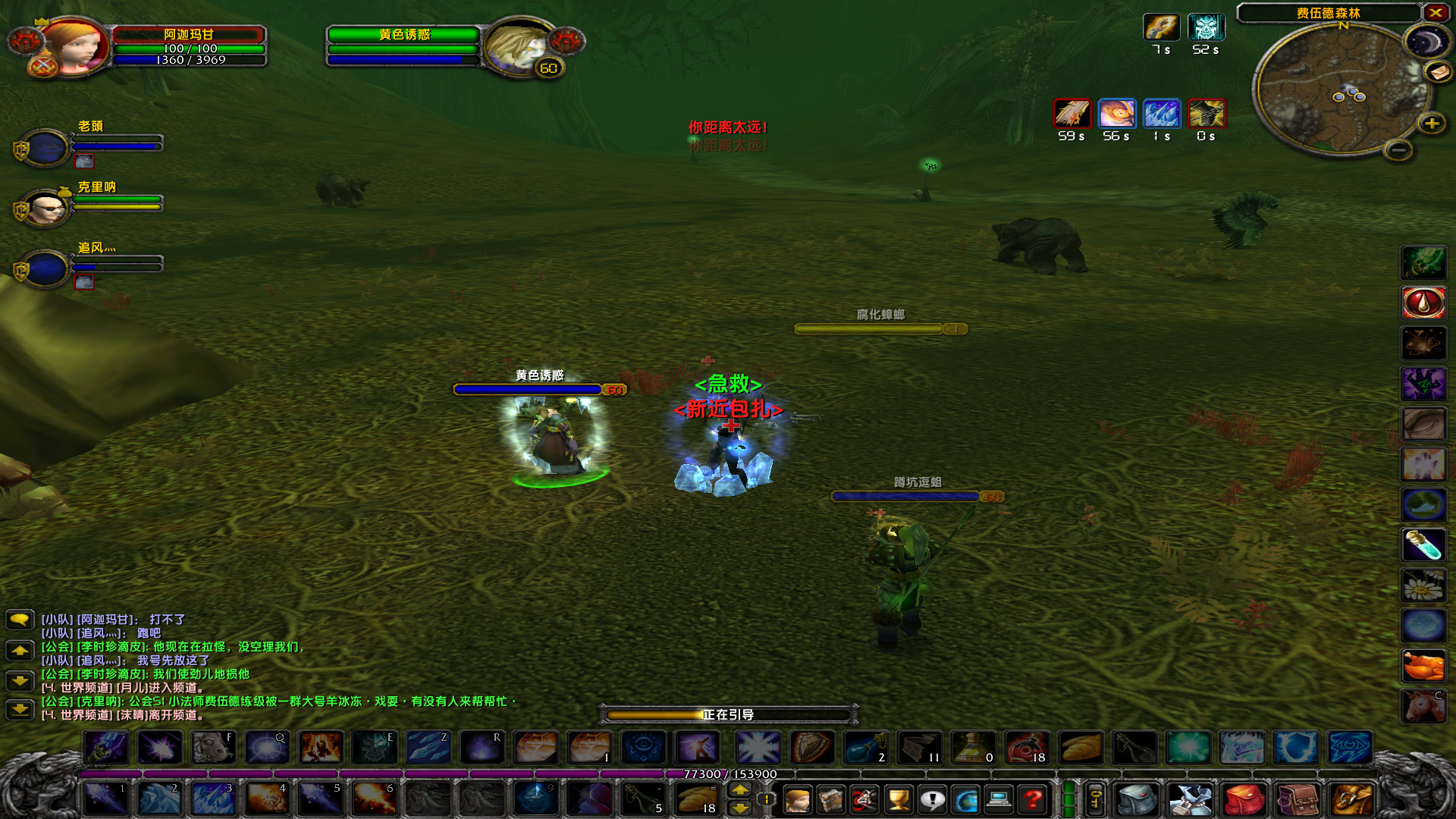Open the world map globe icon
The image size is (1456, 819).
(966, 800)
